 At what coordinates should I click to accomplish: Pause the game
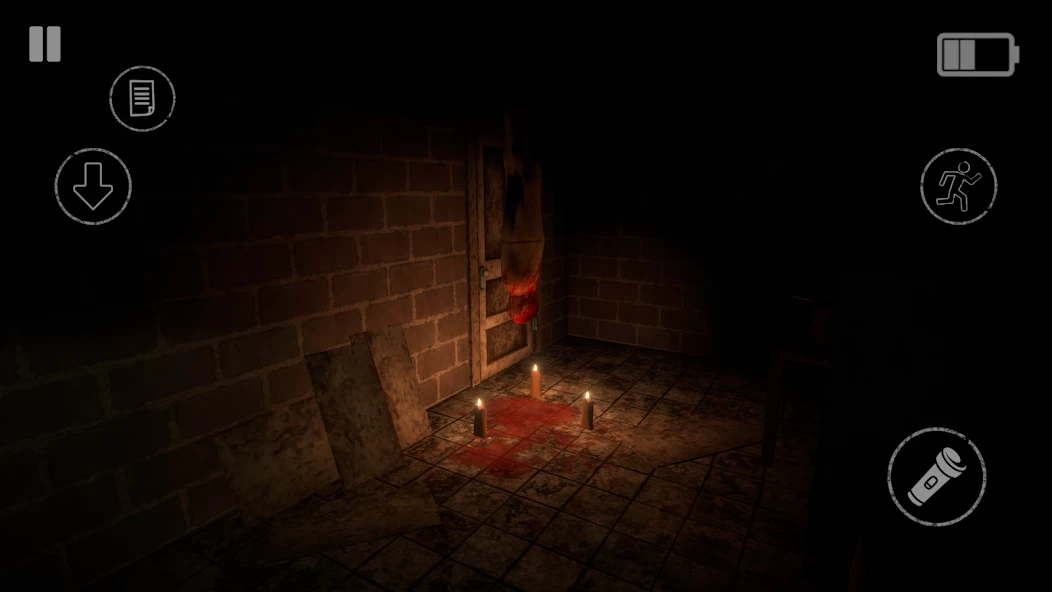click(45, 44)
